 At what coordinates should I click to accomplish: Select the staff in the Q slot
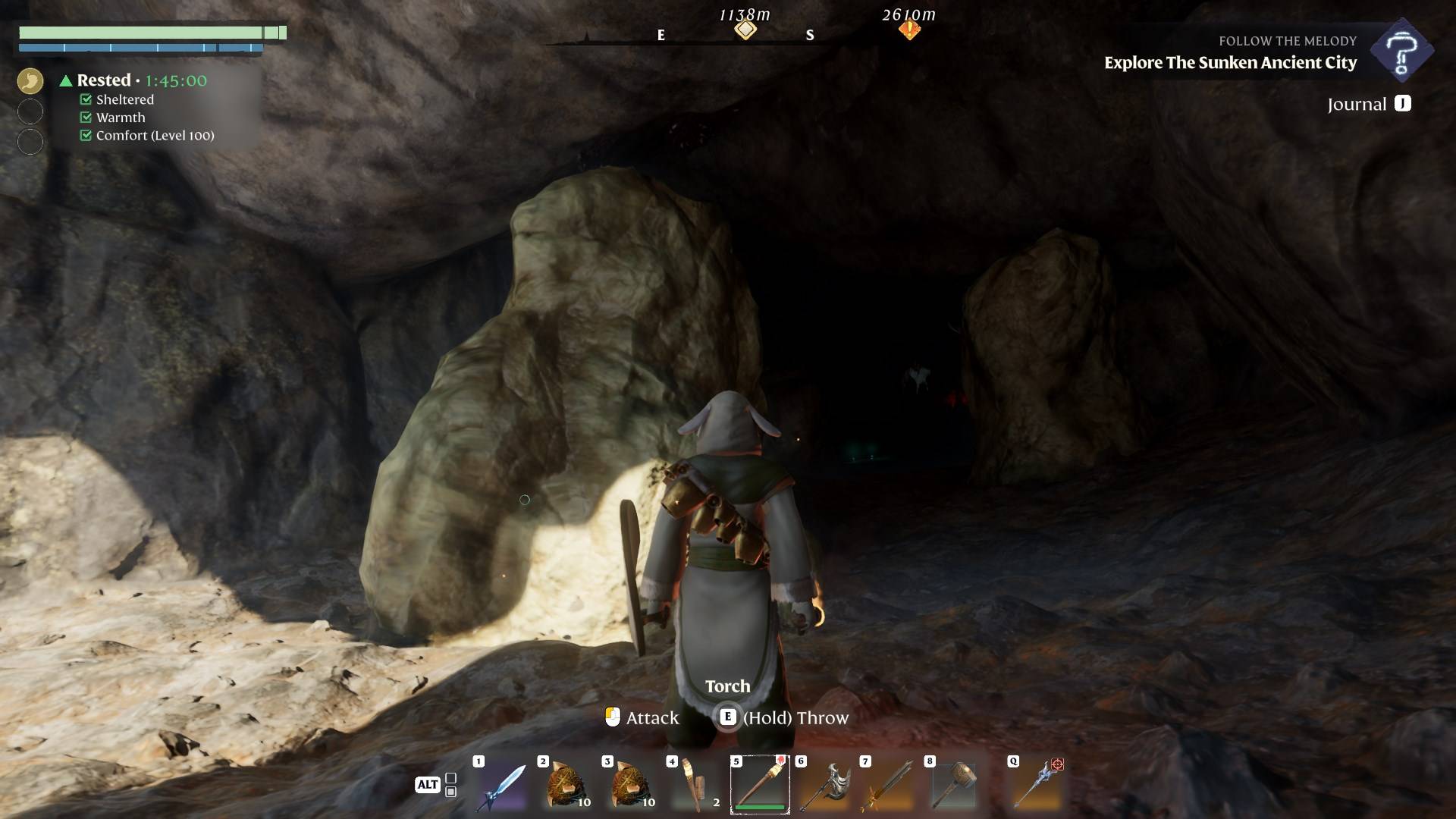pyautogui.click(x=1037, y=786)
